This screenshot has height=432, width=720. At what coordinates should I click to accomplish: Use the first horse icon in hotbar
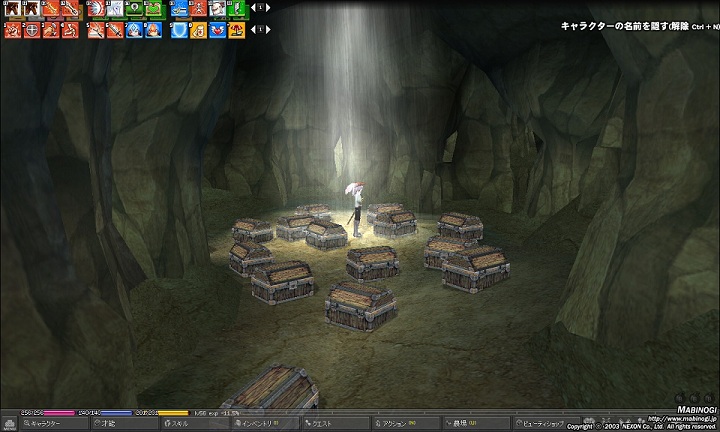pos(12,9)
